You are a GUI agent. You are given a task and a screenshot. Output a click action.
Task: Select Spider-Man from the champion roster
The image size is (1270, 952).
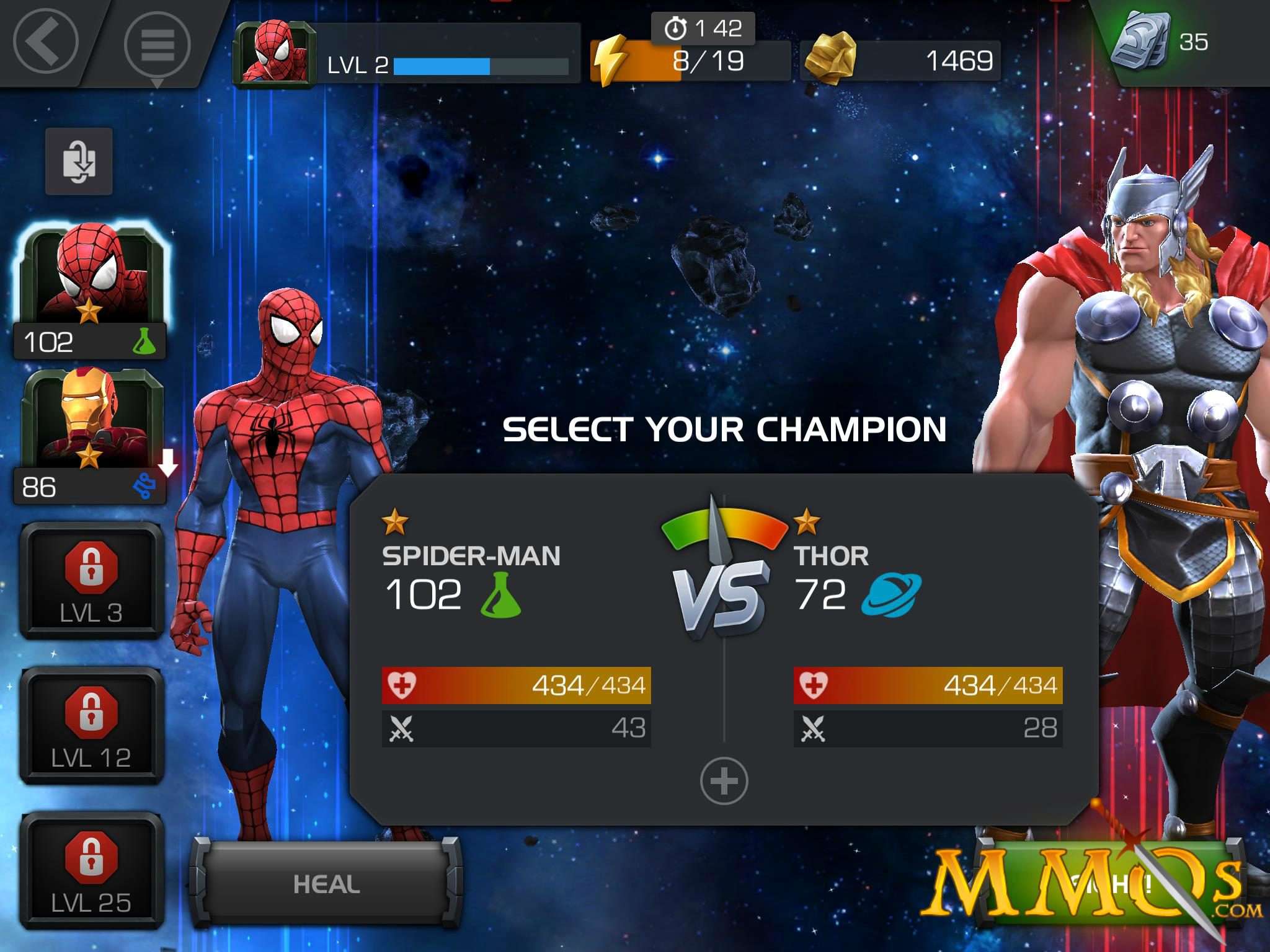point(89,277)
